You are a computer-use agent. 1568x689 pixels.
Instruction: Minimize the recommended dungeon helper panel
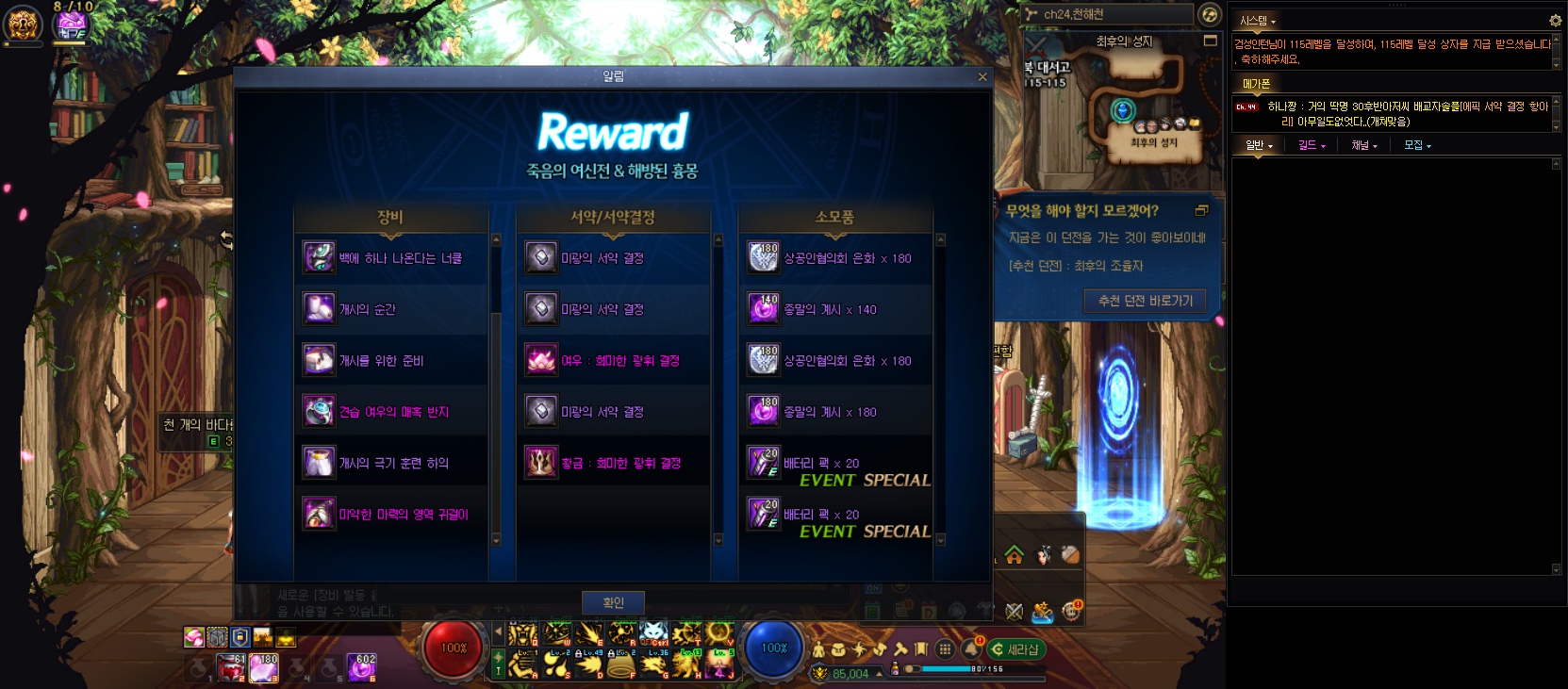tap(1201, 210)
